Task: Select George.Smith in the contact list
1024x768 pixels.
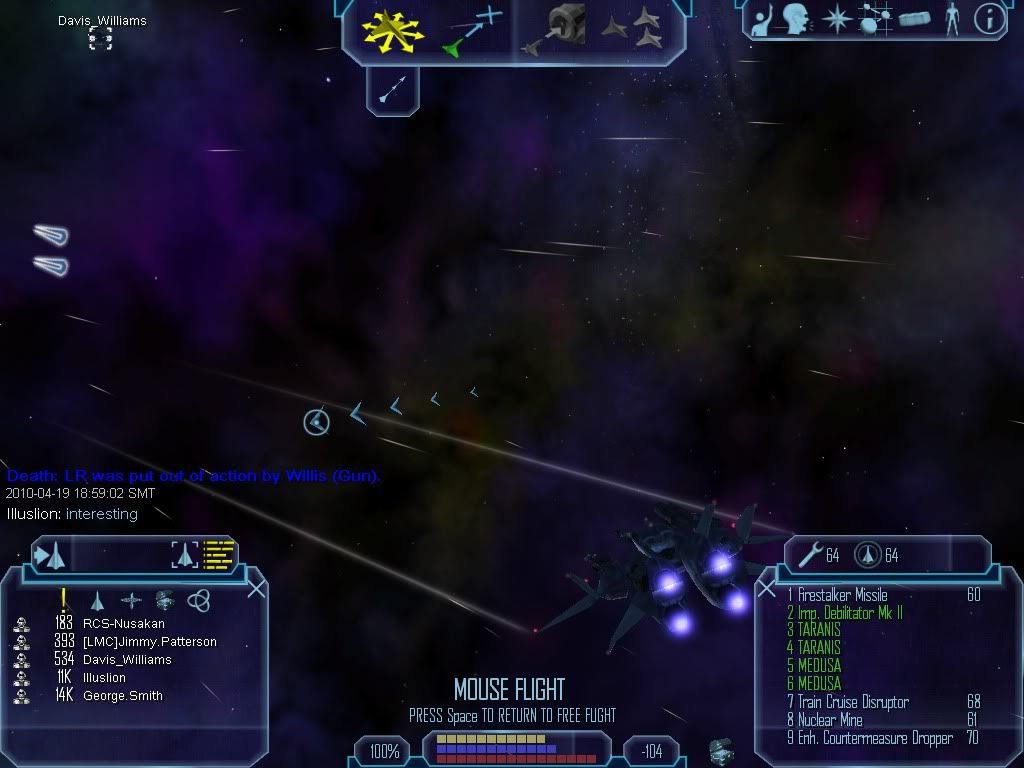Action: [122, 696]
